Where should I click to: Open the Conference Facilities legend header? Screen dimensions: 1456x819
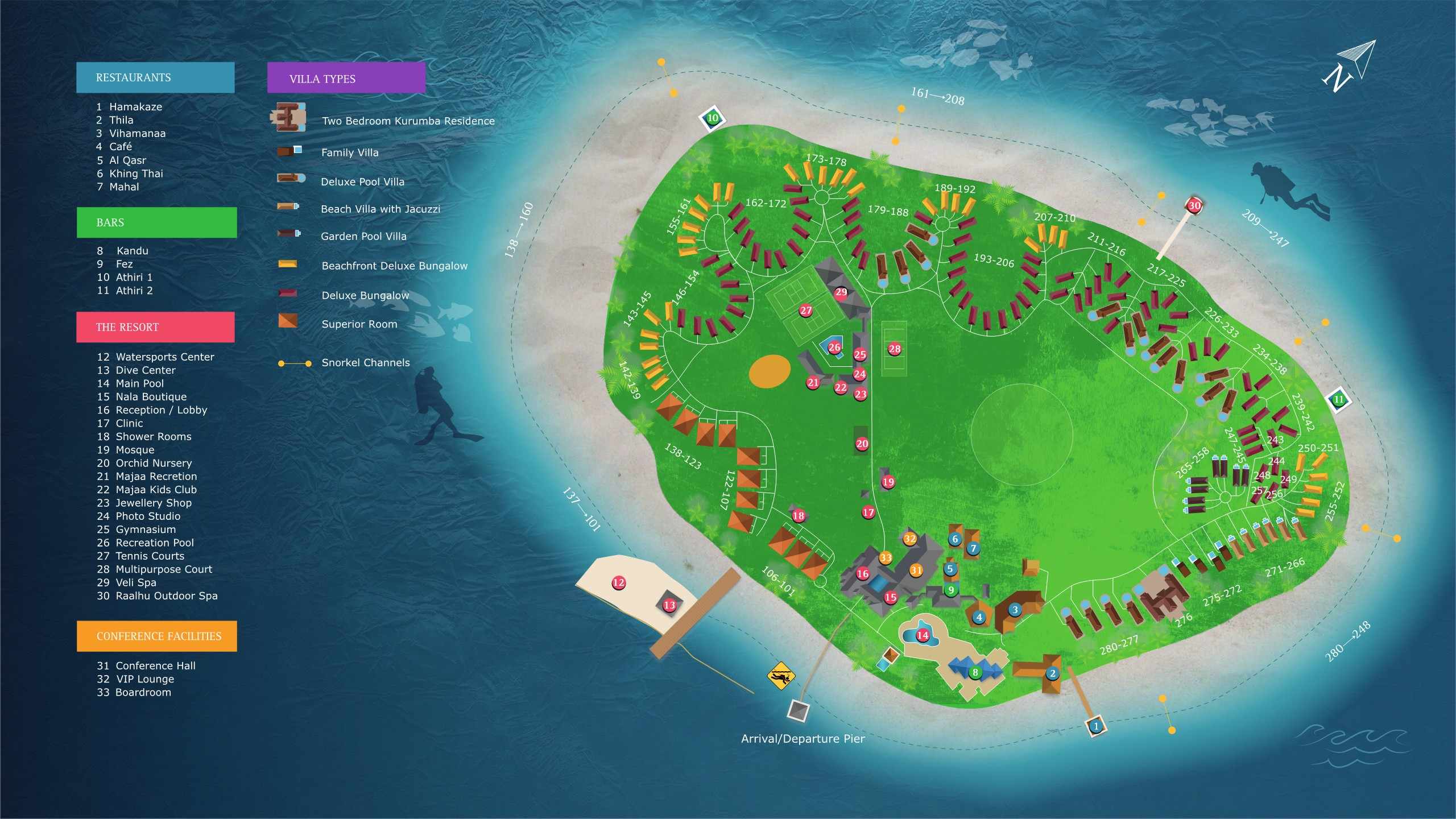(x=157, y=636)
